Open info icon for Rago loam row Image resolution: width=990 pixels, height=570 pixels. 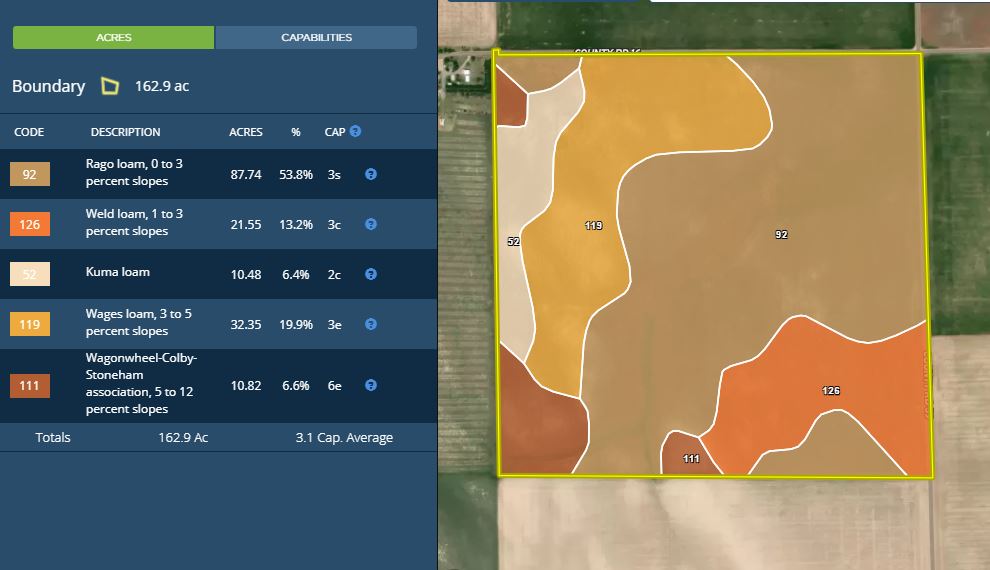371,174
